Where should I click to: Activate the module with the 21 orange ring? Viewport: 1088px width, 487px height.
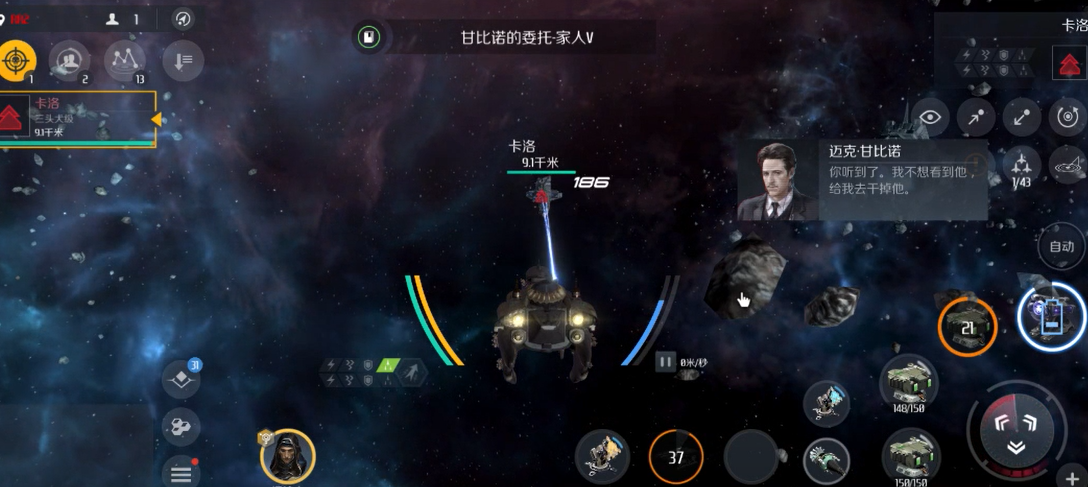pyautogui.click(x=967, y=327)
